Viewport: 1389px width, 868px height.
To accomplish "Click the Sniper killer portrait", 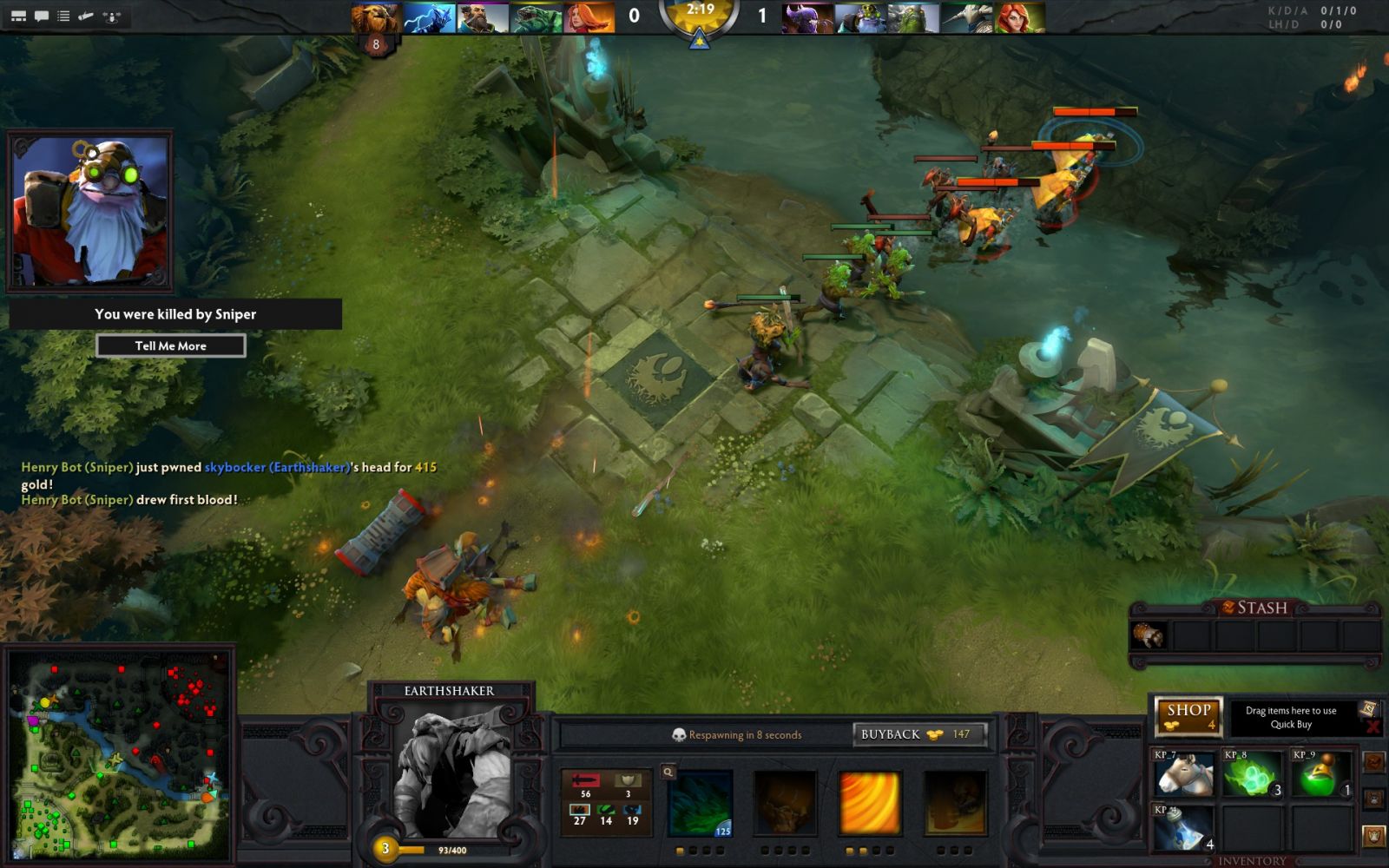I will (x=89, y=211).
